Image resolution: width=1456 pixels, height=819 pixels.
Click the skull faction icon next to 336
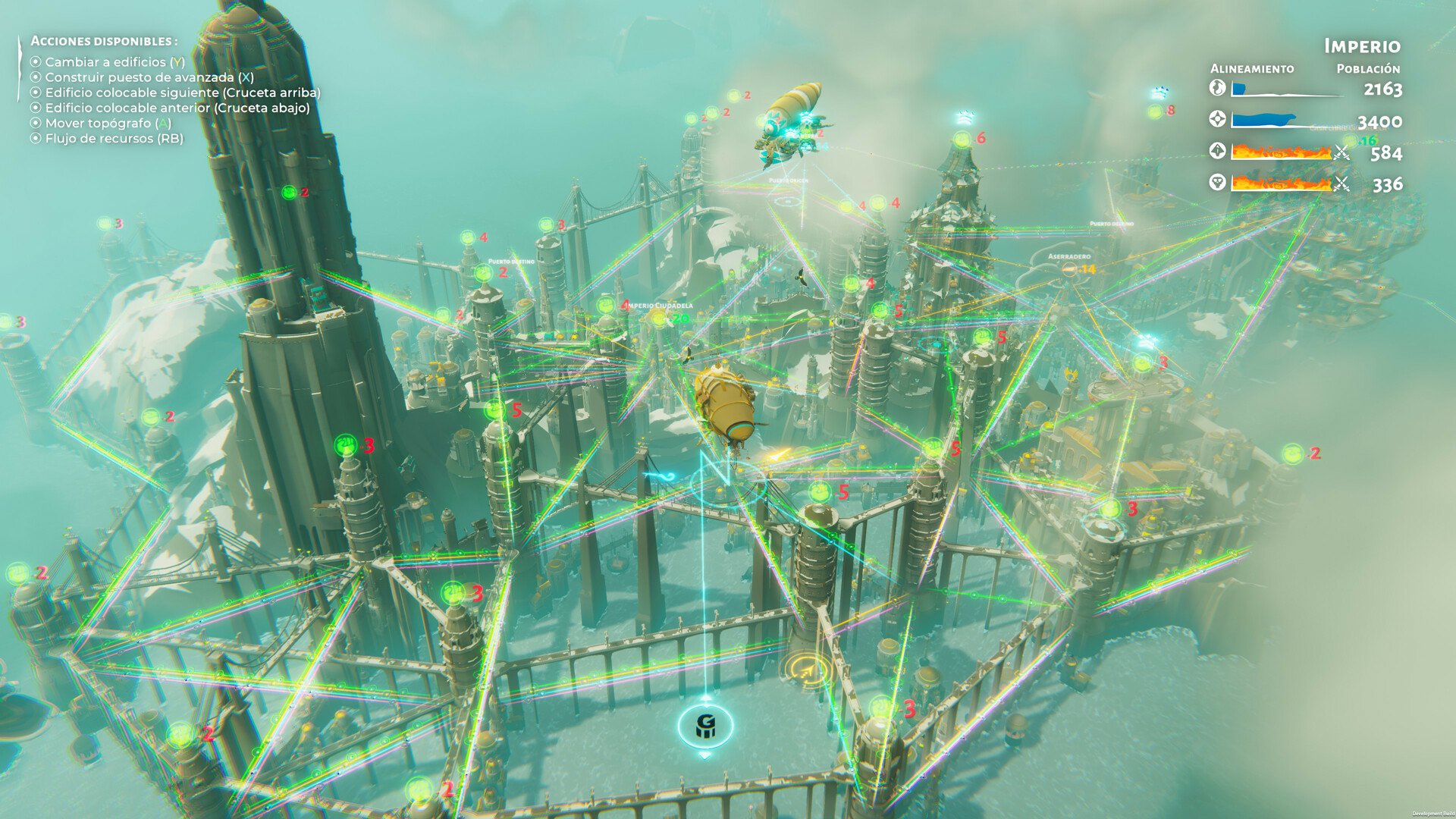[x=1218, y=184]
